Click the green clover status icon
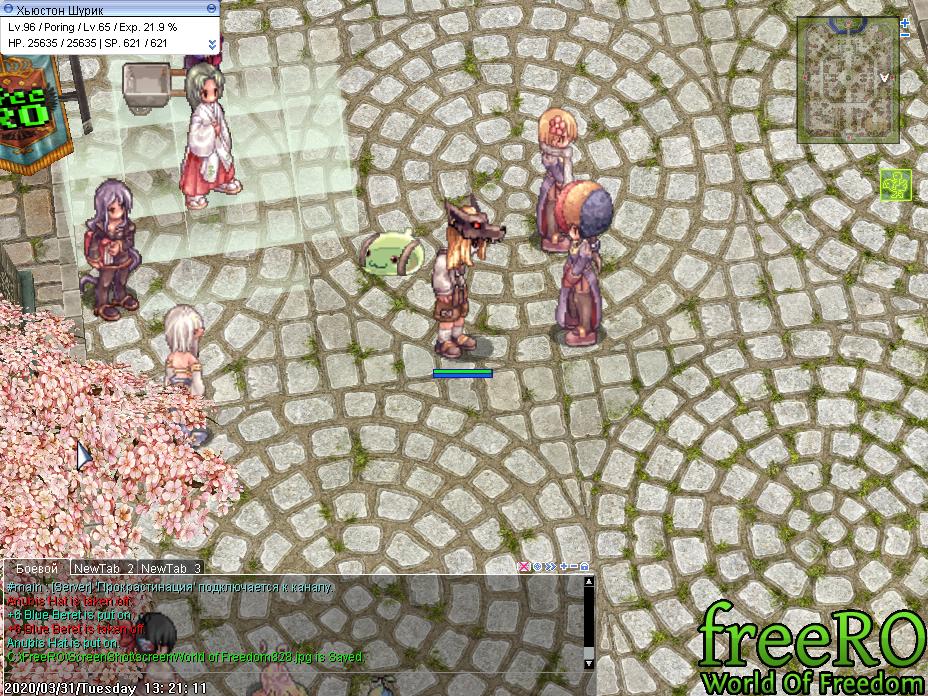This screenshot has width=928, height=696. pos(895,184)
